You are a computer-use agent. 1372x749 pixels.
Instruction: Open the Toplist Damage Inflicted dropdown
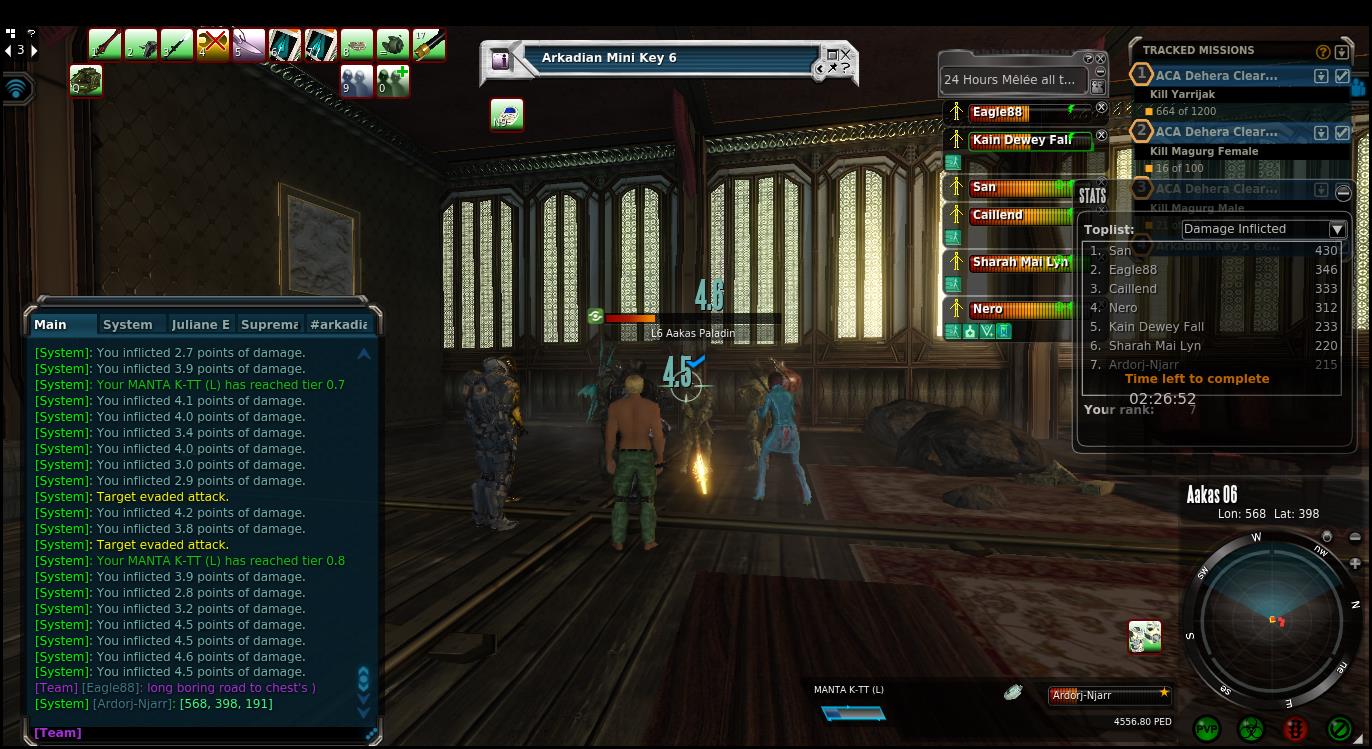(1337, 229)
